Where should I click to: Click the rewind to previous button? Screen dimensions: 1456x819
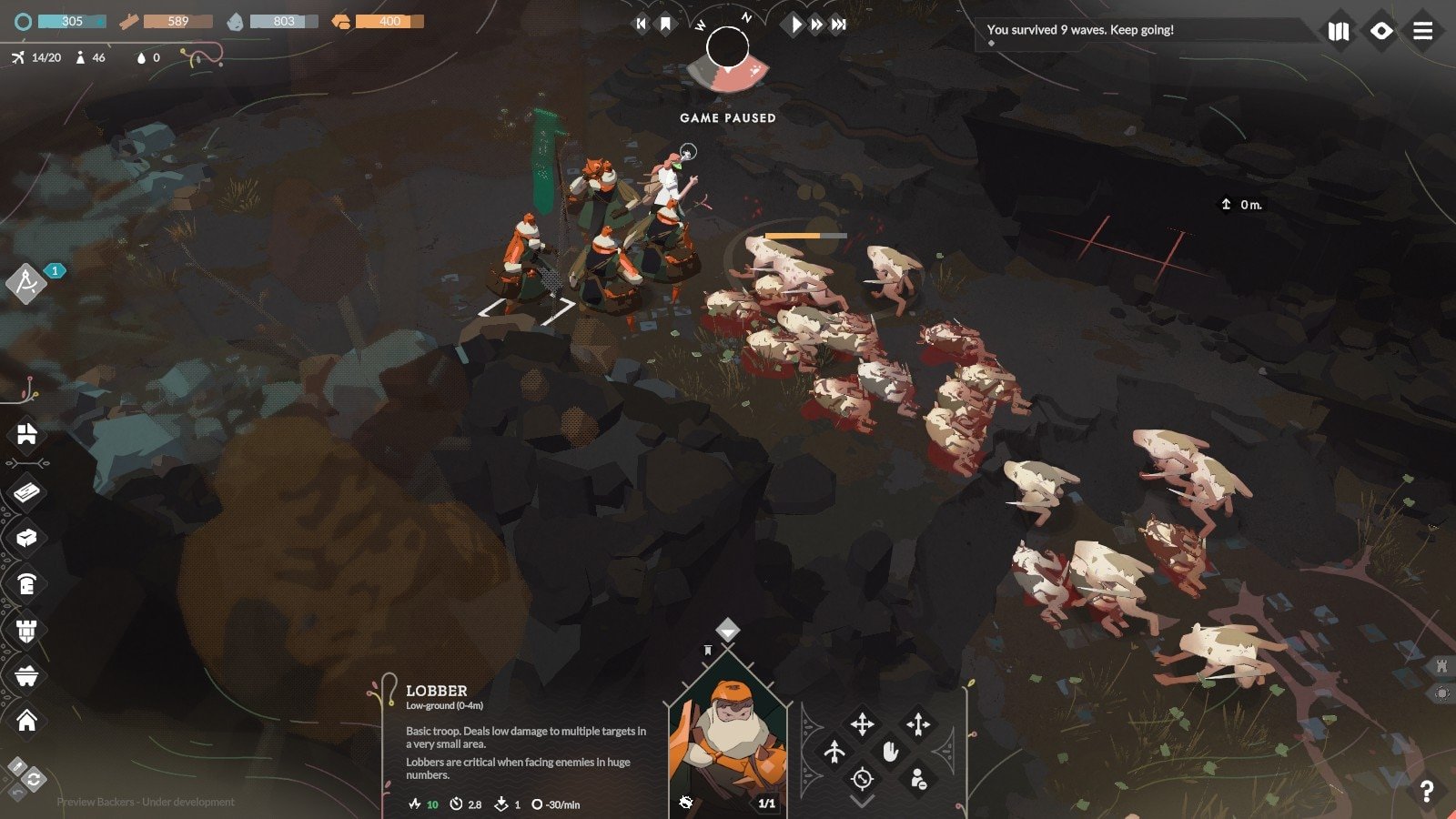[x=641, y=25]
